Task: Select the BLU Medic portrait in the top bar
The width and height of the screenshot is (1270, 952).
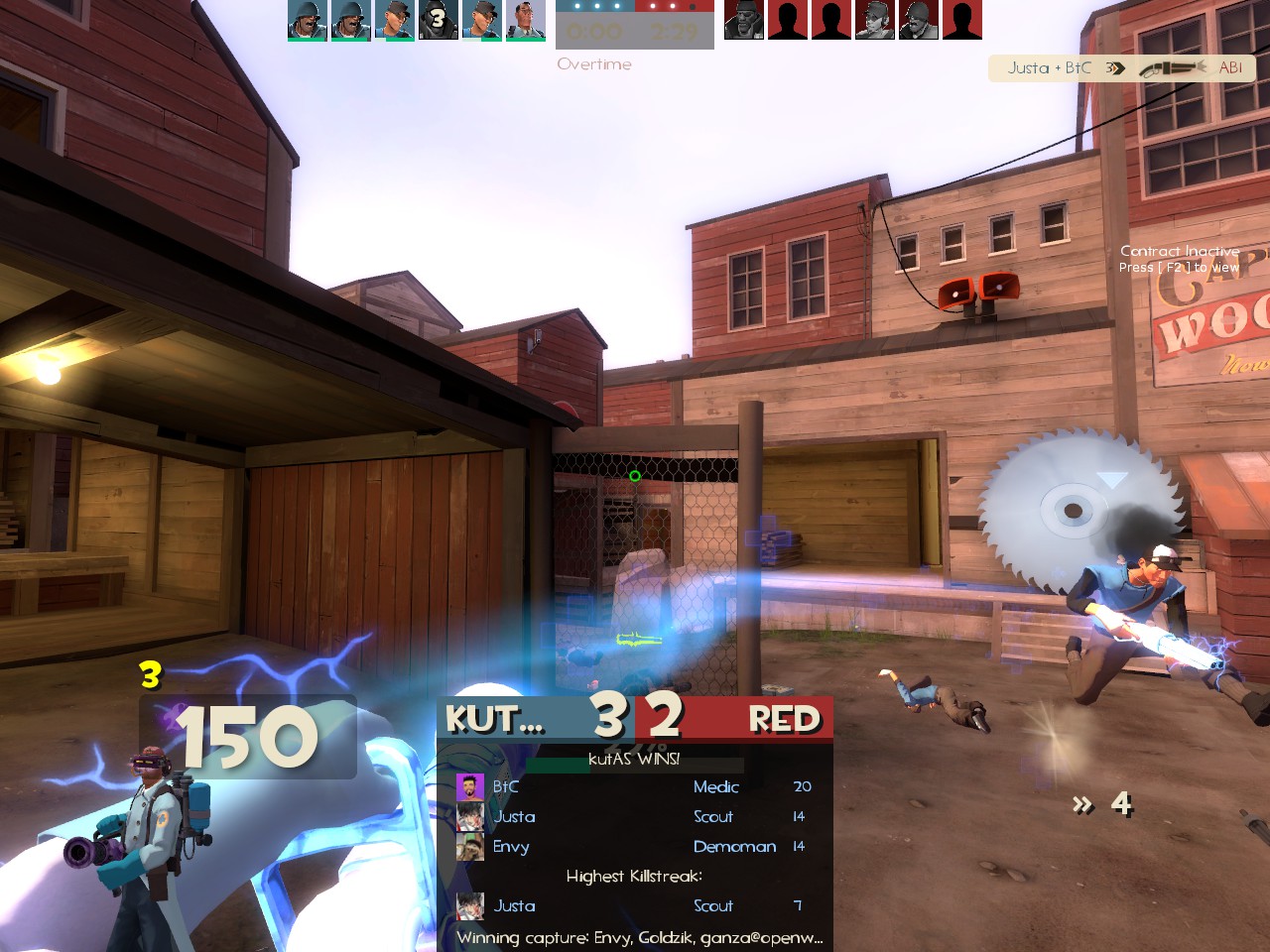Action: (x=526, y=20)
